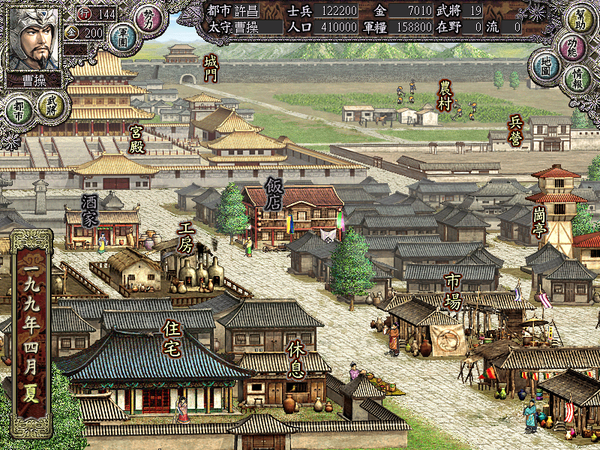Viewport: 600px width, 450px height.
Task: Click Cao Cao's portrait
Action: pos(33,37)
